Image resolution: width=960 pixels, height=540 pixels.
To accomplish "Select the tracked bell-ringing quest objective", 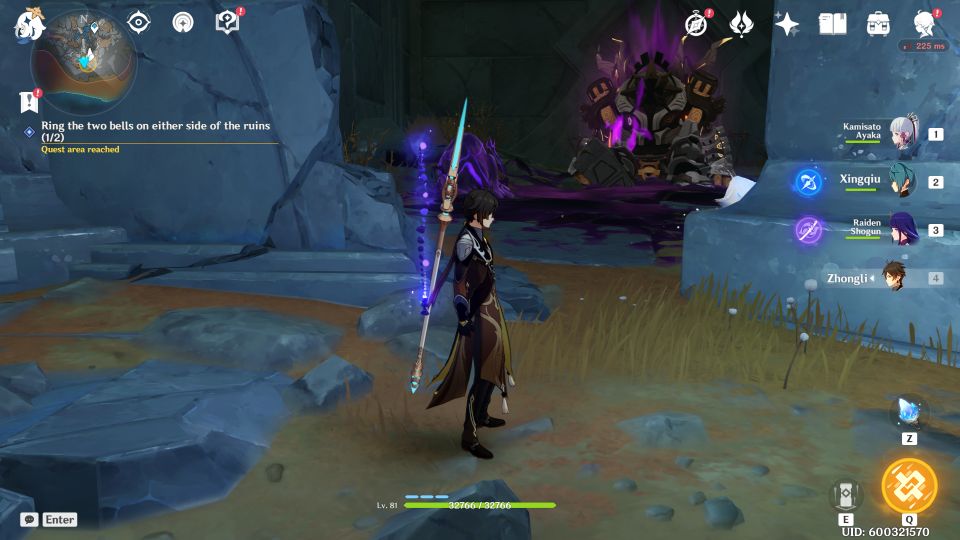I will point(155,132).
